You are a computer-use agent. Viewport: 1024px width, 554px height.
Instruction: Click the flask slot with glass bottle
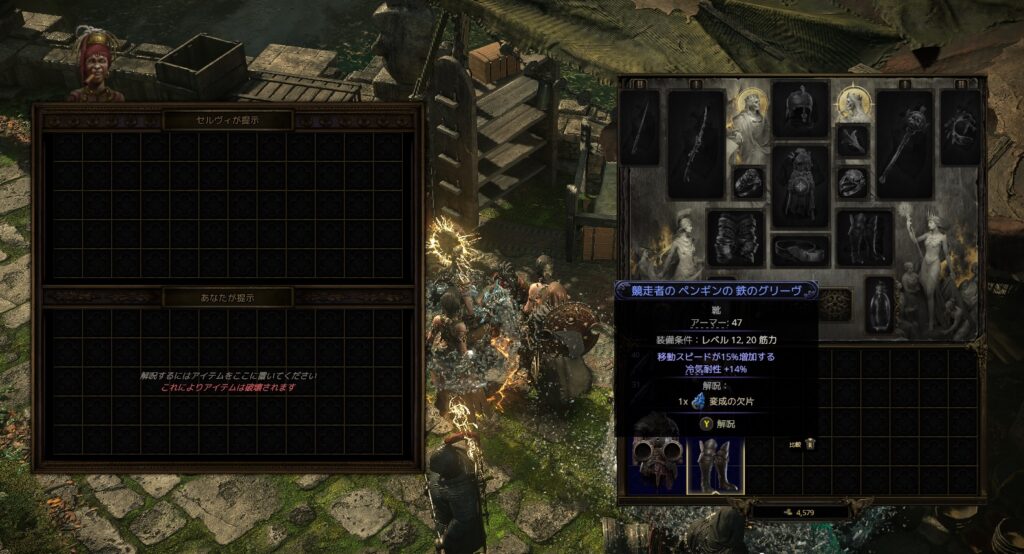pyautogui.click(x=879, y=304)
